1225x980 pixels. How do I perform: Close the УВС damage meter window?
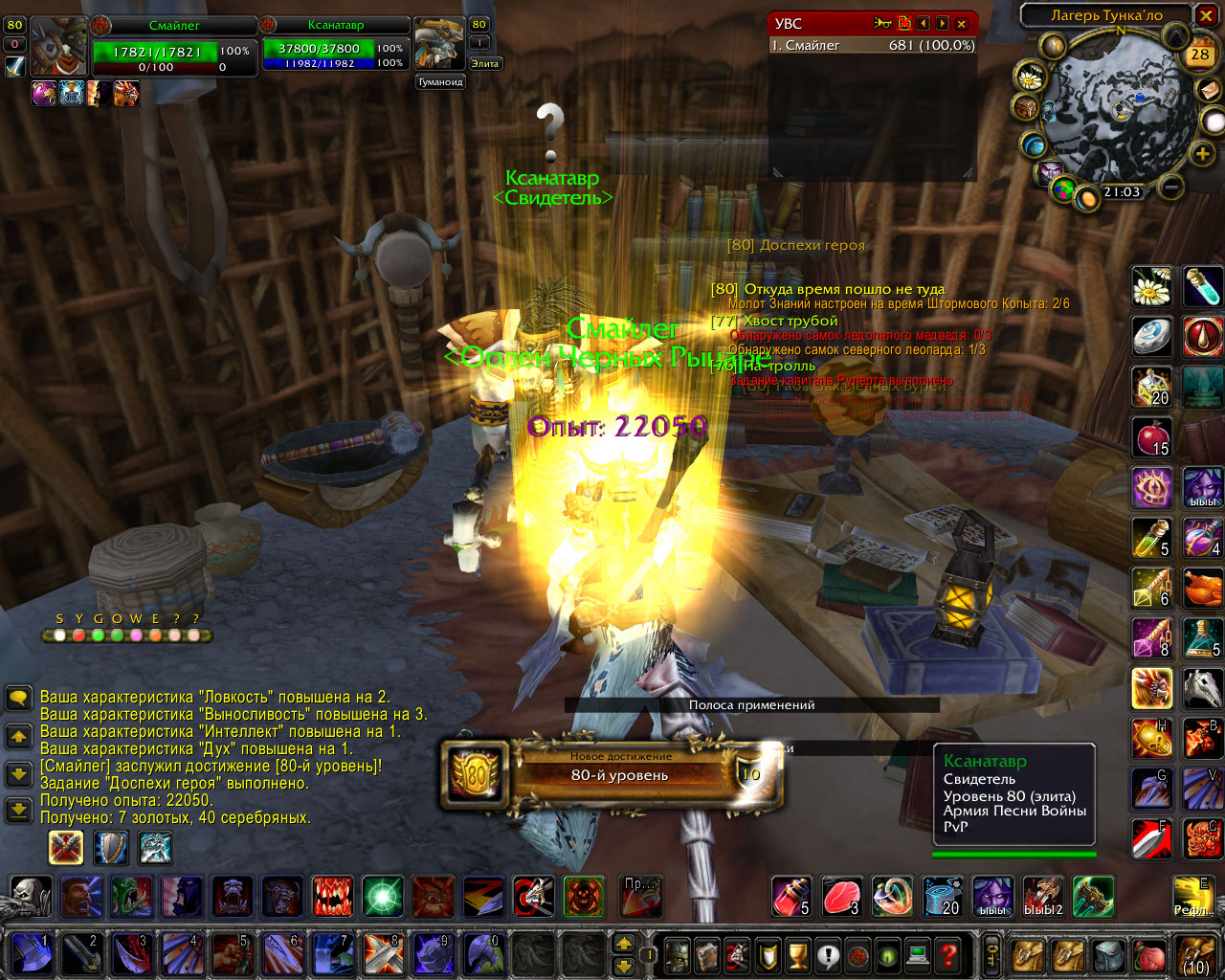click(962, 24)
